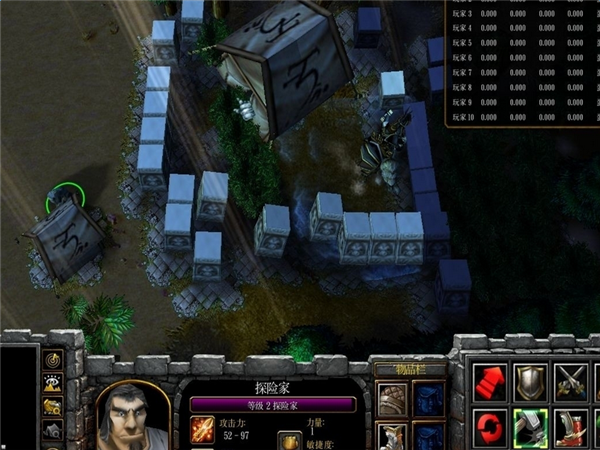Toggle the minimap ally color mode button
This screenshot has height=450, width=600.
[x=53, y=407]
